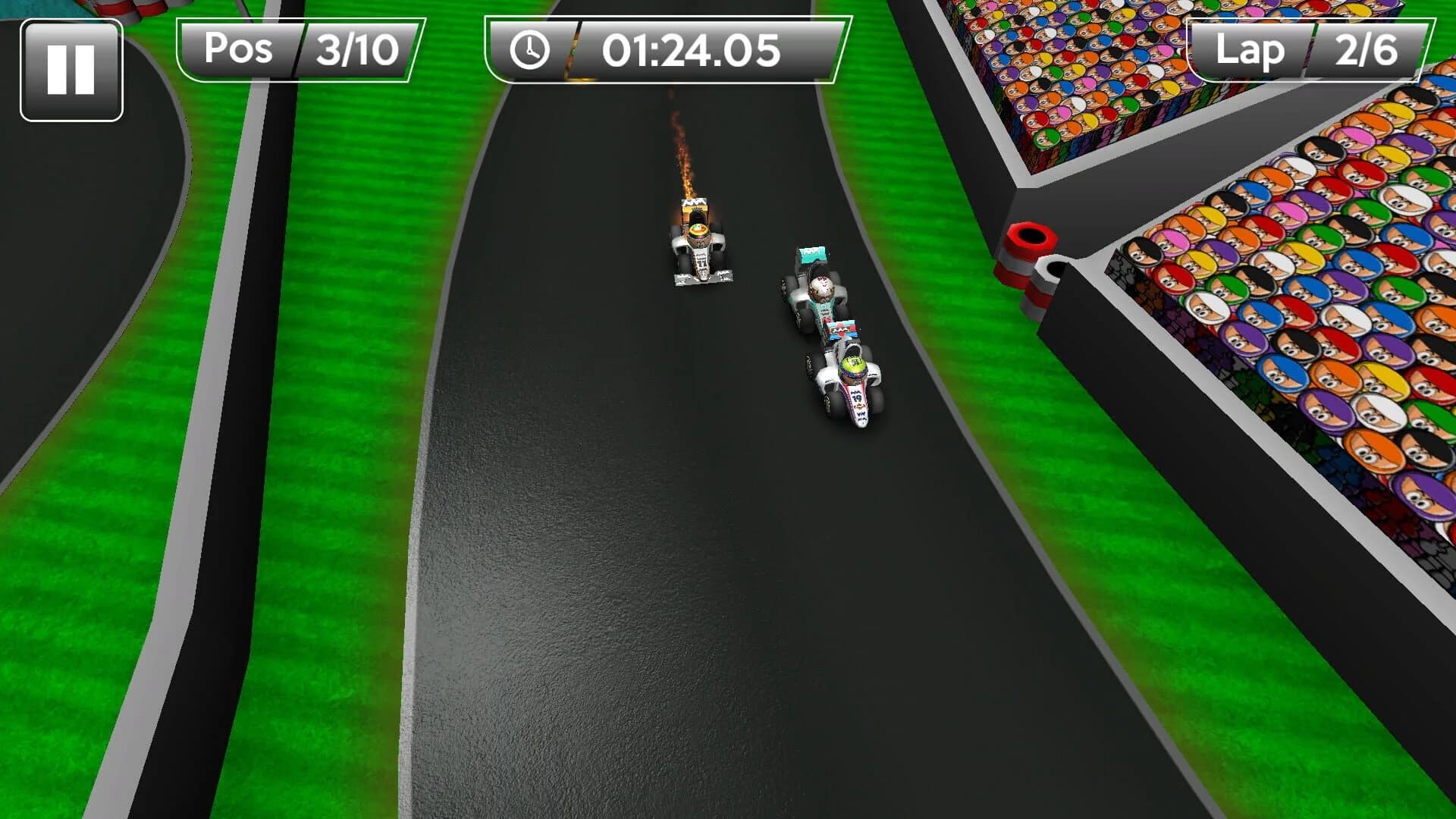Expand the position standings readout
This screenshot has height=819, width=1456.
pos(300,50)
